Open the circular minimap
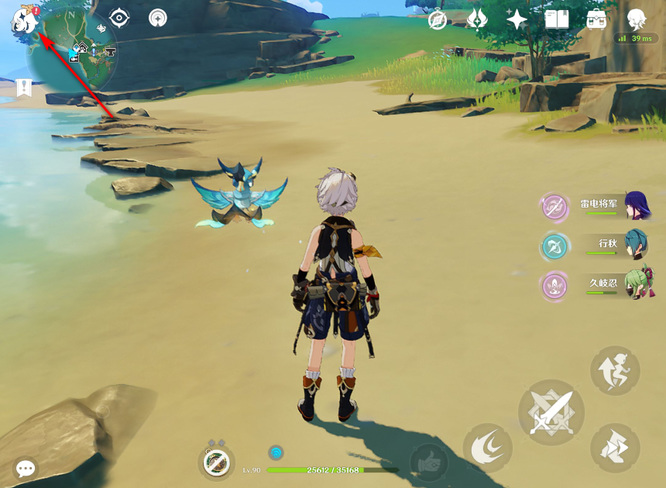The width and height of the screenshot is (666, 488). point(75,50)
